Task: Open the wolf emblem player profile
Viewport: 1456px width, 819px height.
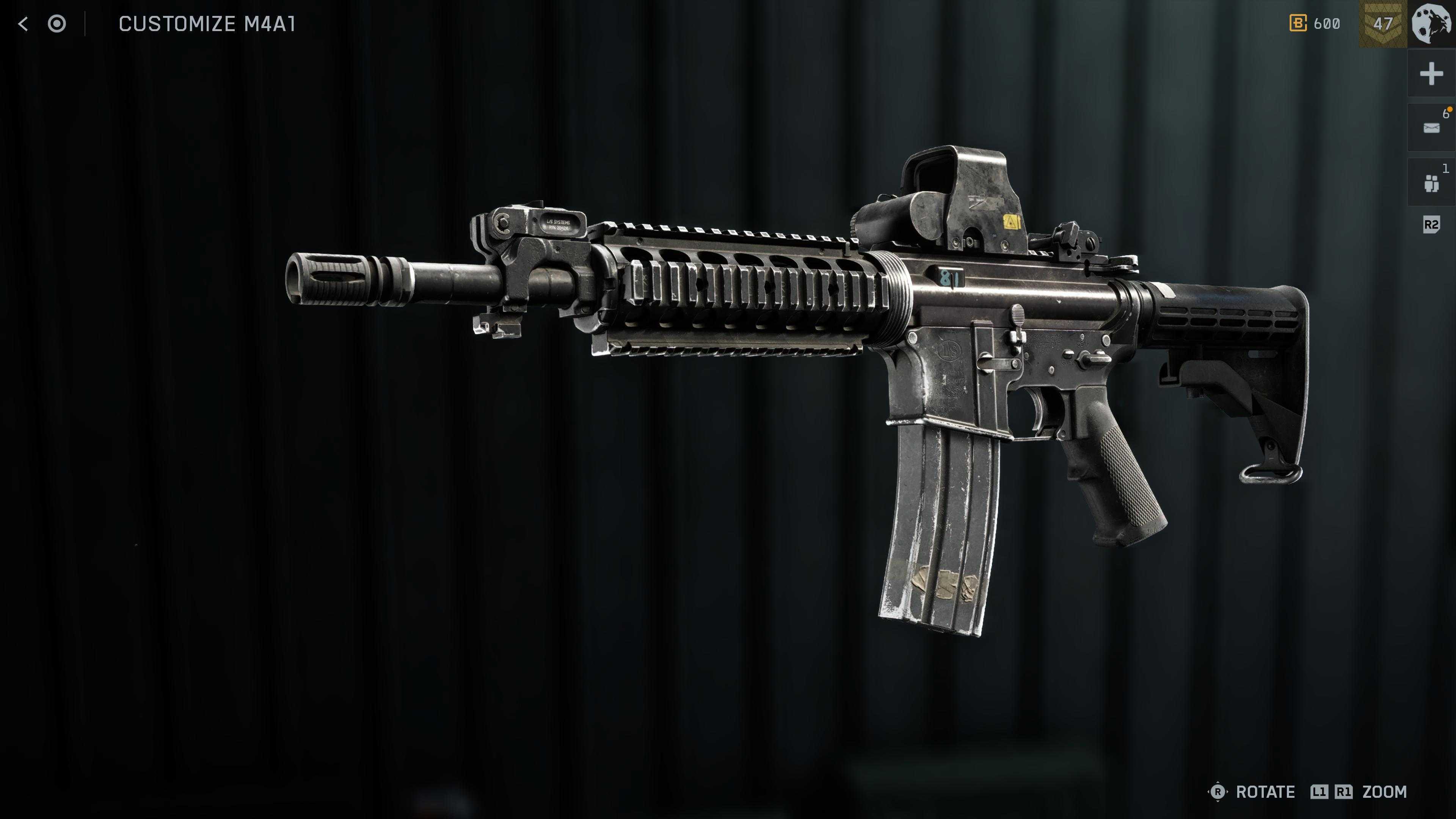Action: [1432, 24]
